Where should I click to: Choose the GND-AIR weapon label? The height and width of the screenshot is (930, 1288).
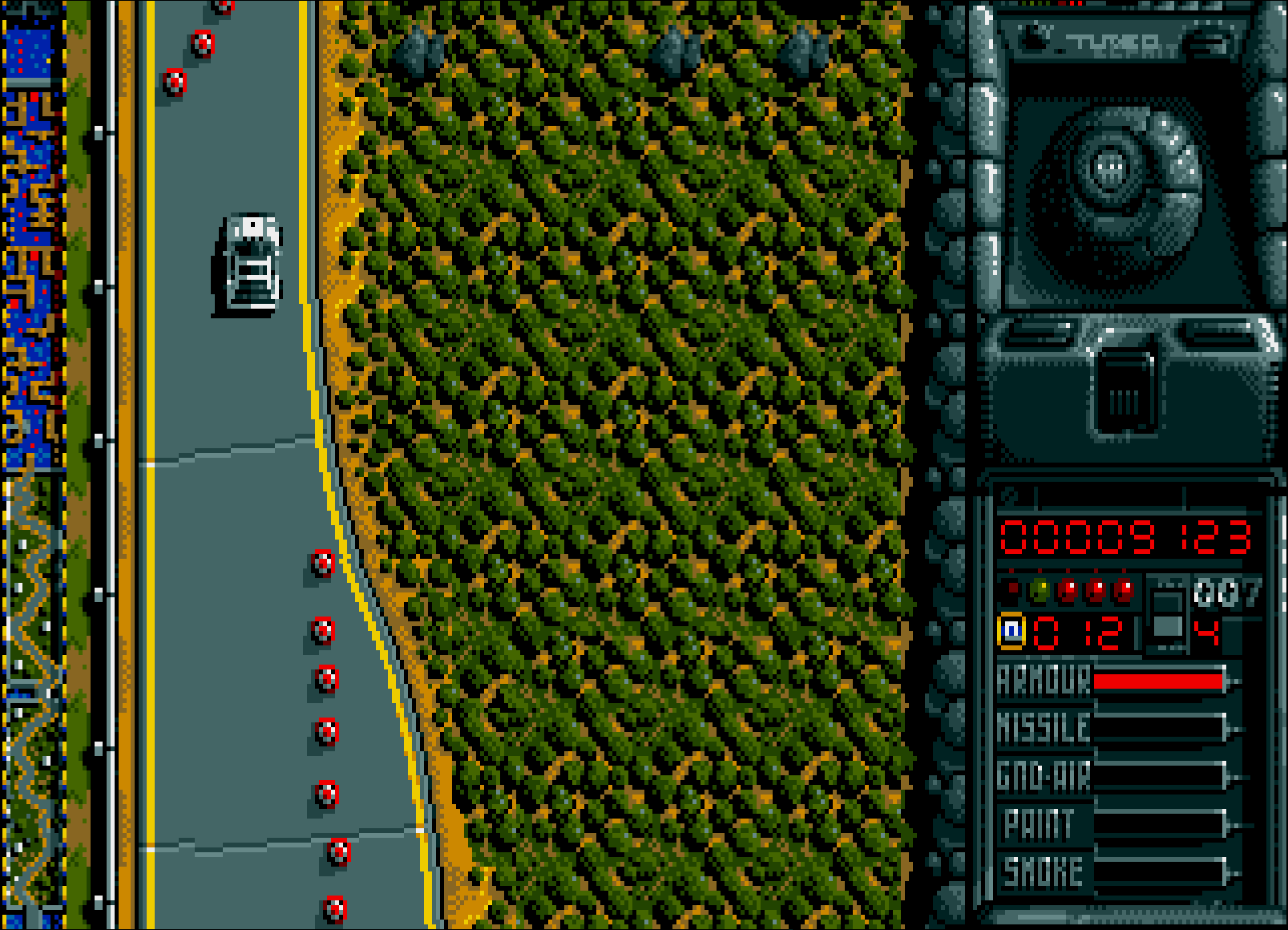1043,777
